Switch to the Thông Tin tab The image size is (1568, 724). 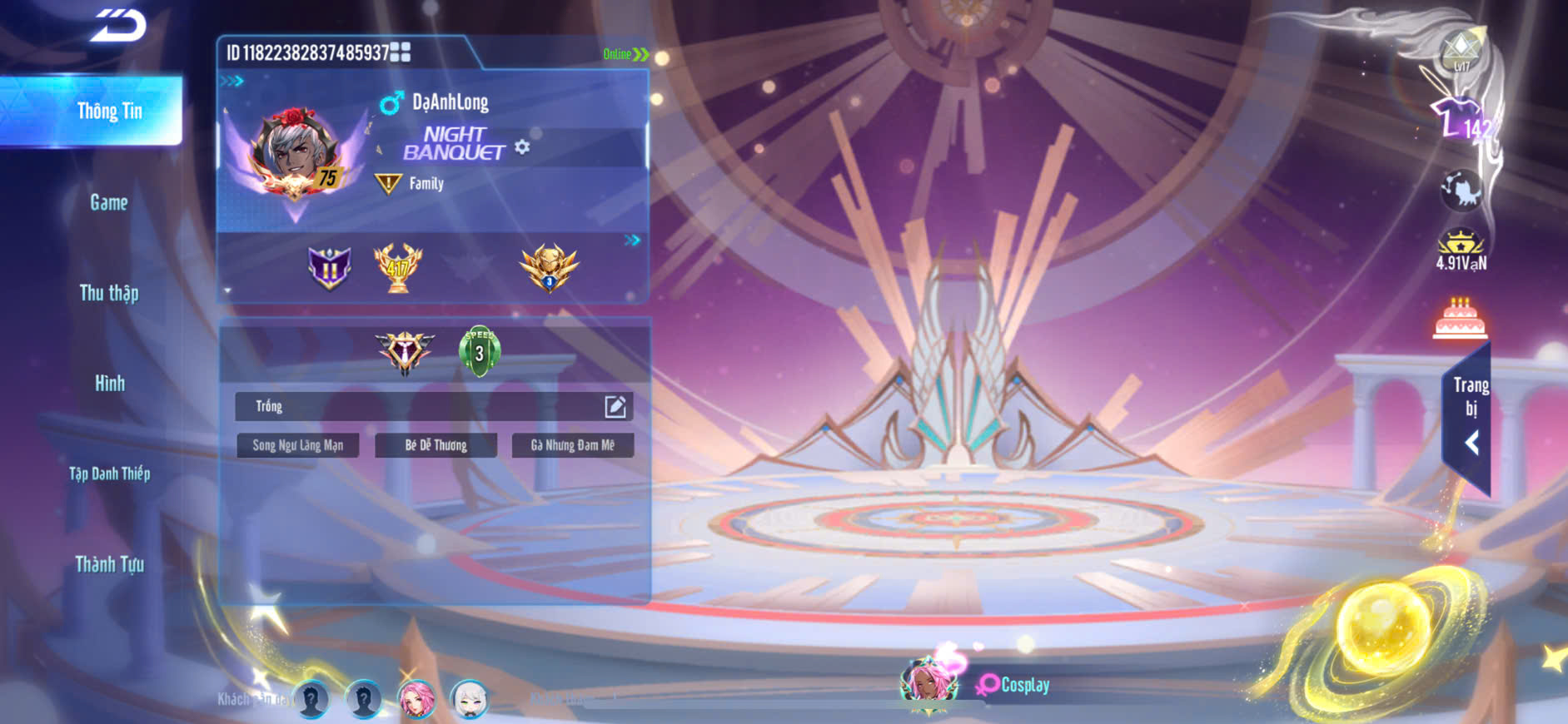click(x=108, y=111)
